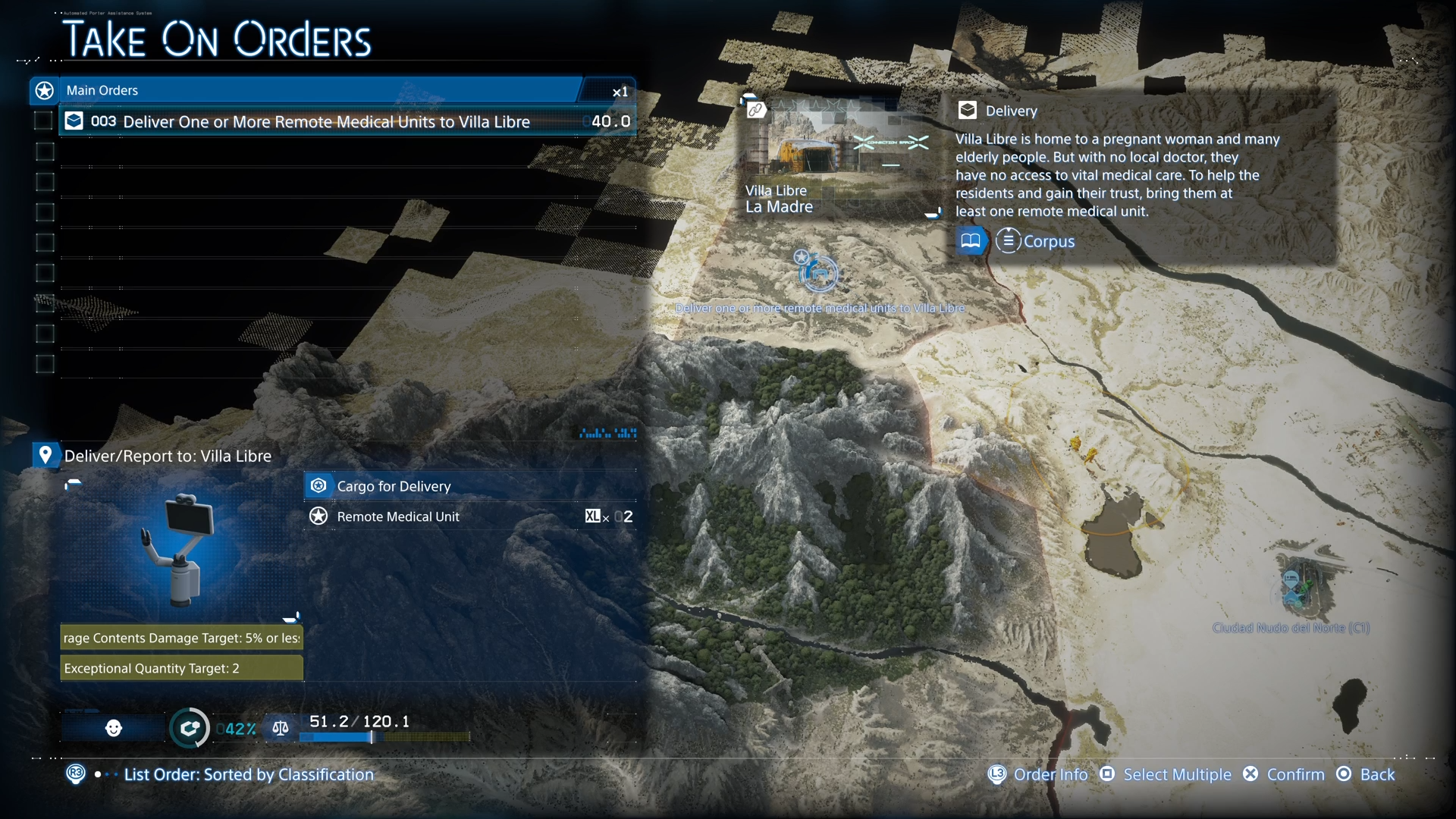Select order 003 Deliver Remote Medical Units
Image resolution: width=1456 pixels, height=819 pixels.
pyautogui.click(x=326, y=121)
